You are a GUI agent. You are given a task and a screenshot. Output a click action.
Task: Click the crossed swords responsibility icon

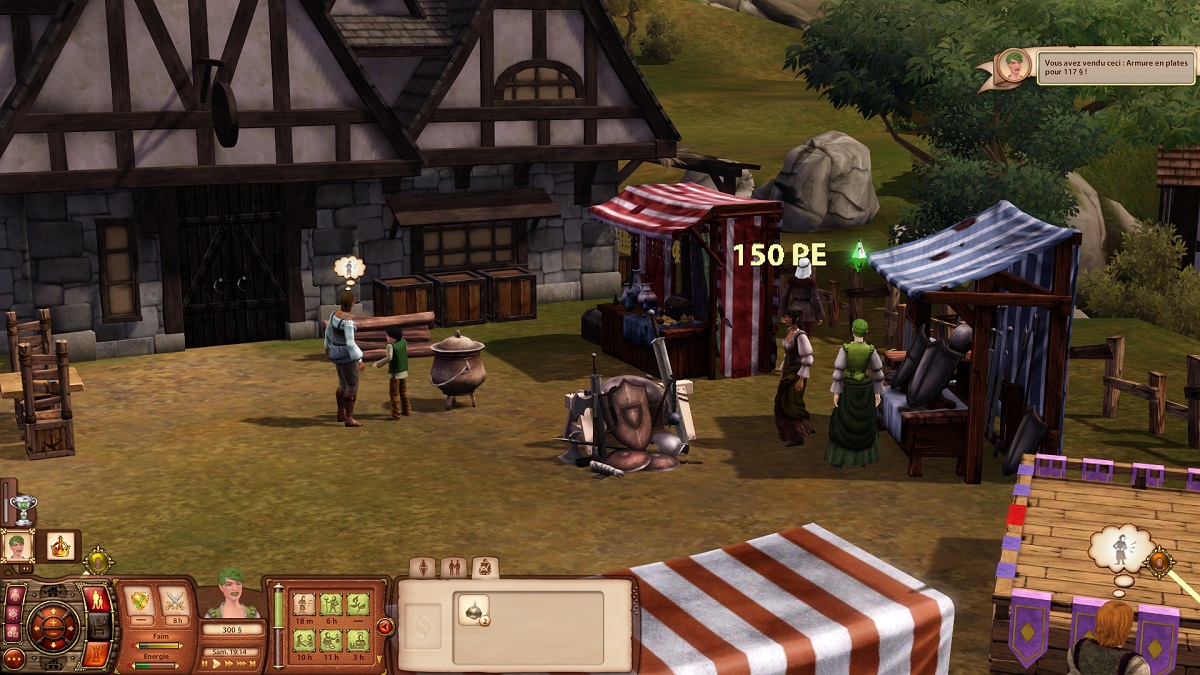point(175,602)
